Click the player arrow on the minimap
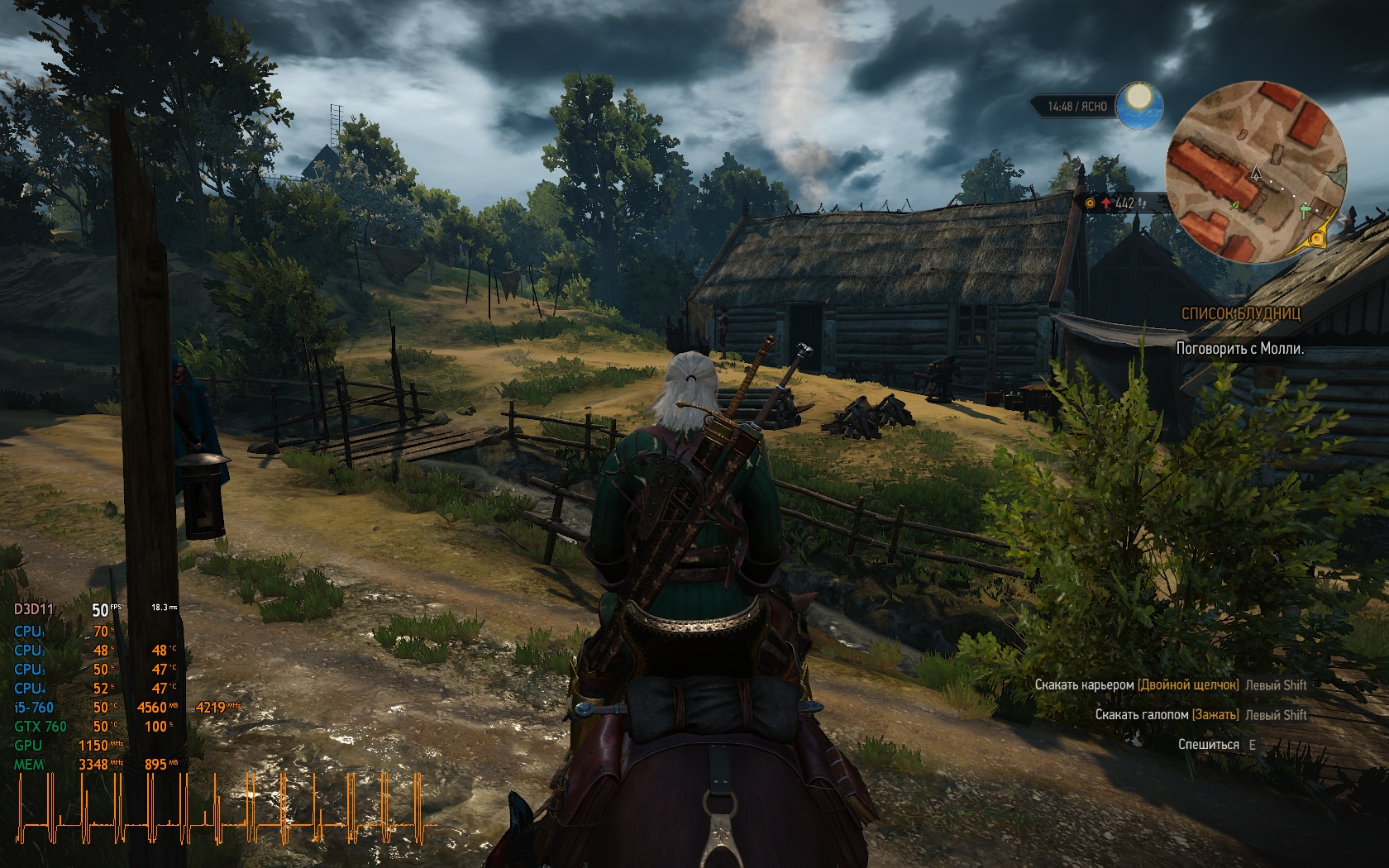The width and height of the screenshot is (1389, 868). (x=1256, y=173)
